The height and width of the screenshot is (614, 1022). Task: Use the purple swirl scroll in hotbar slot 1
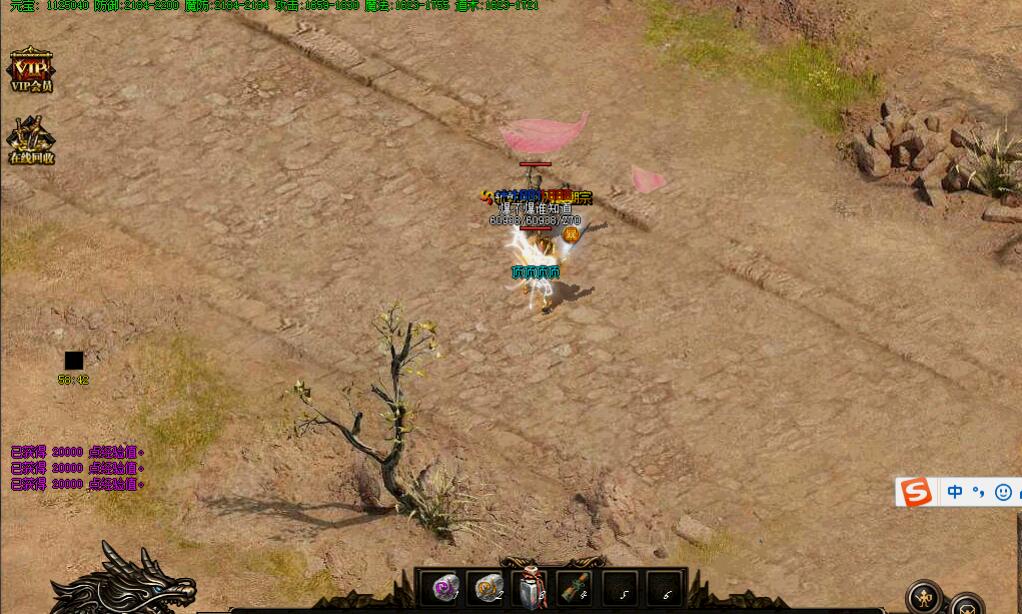coord(445,588)
